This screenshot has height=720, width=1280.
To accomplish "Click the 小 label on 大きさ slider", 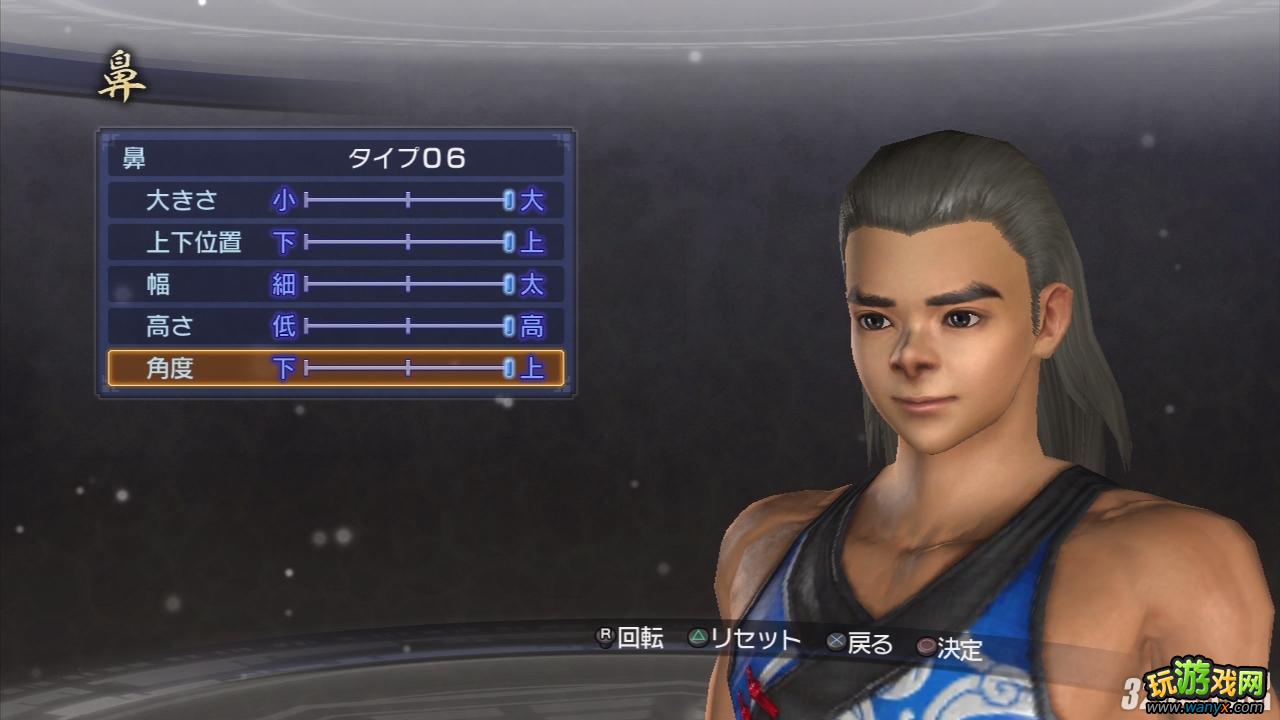I will (285, 200).
